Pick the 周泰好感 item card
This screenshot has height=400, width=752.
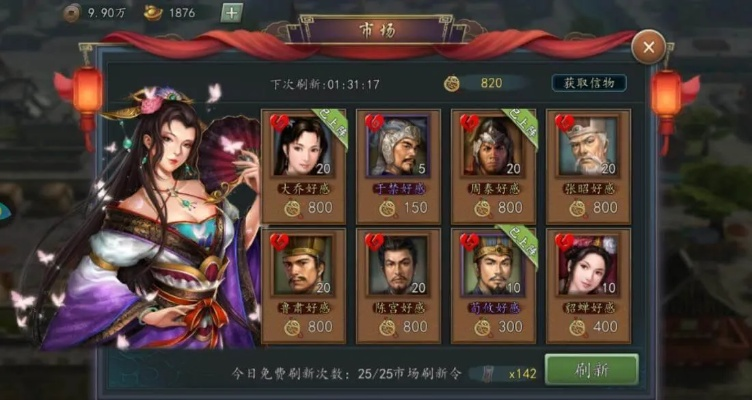[494, 166]
